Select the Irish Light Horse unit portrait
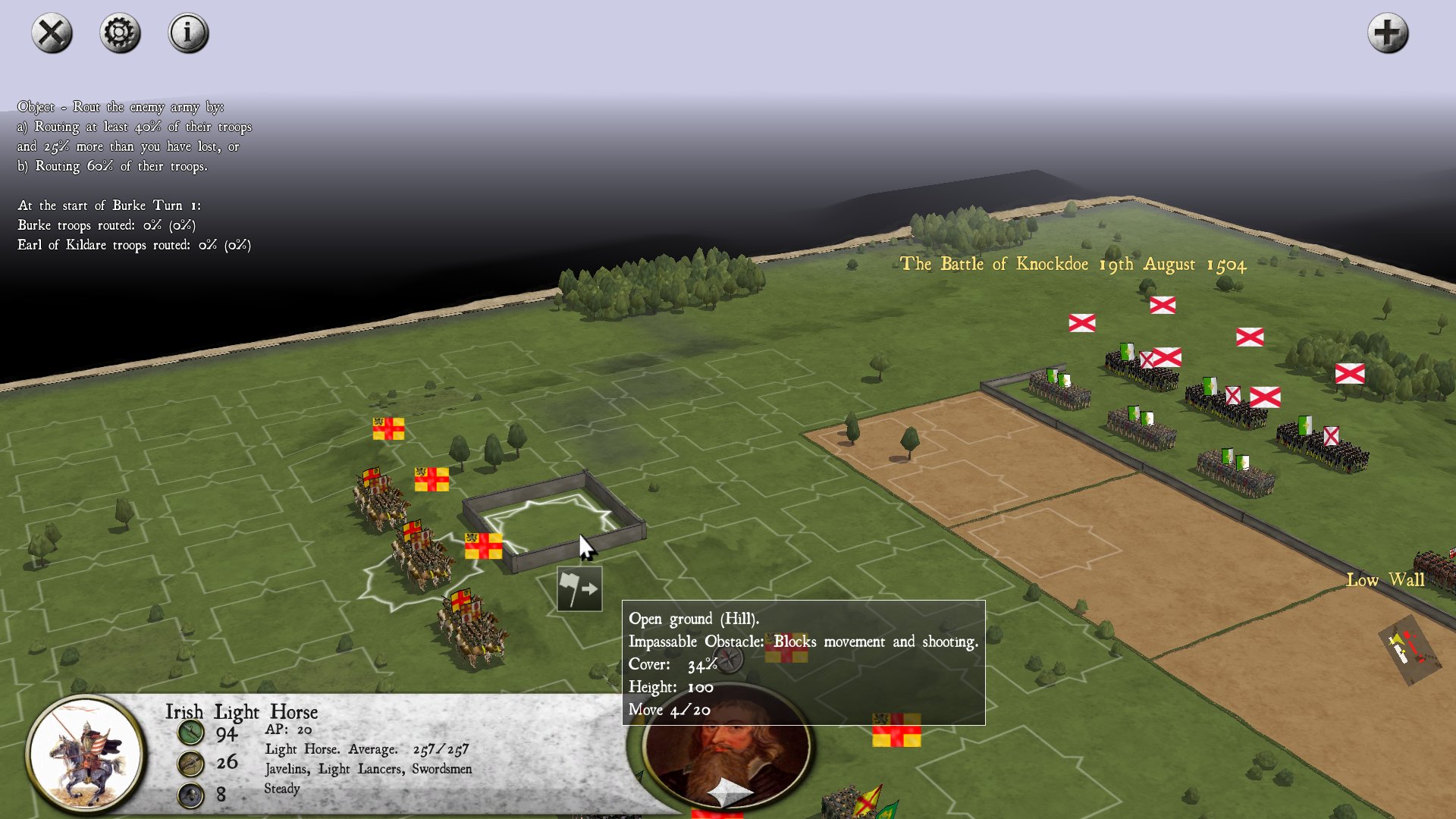This screenshot has width=1456, height=819. (85, 755)
